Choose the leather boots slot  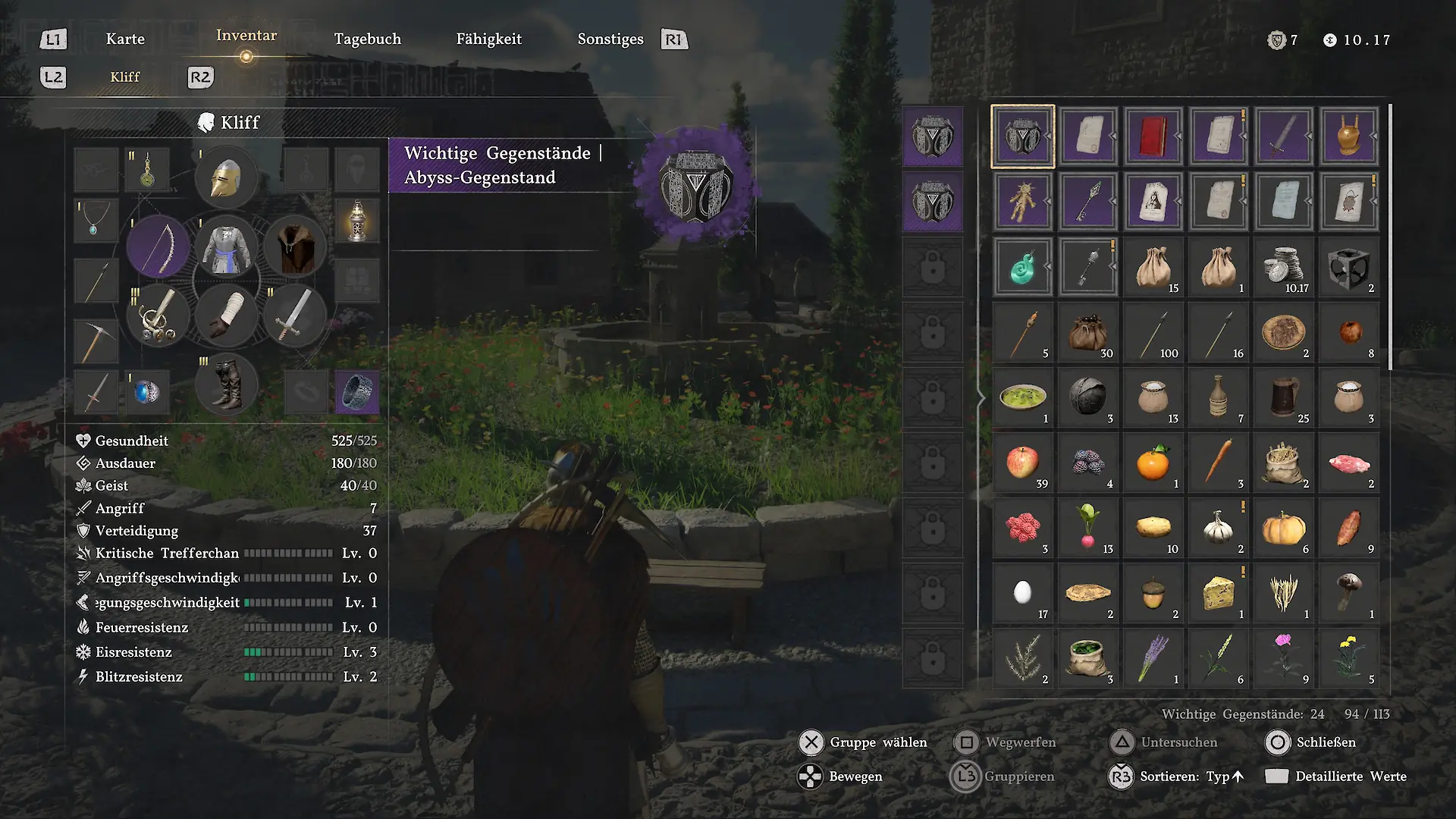coord(226,384)
